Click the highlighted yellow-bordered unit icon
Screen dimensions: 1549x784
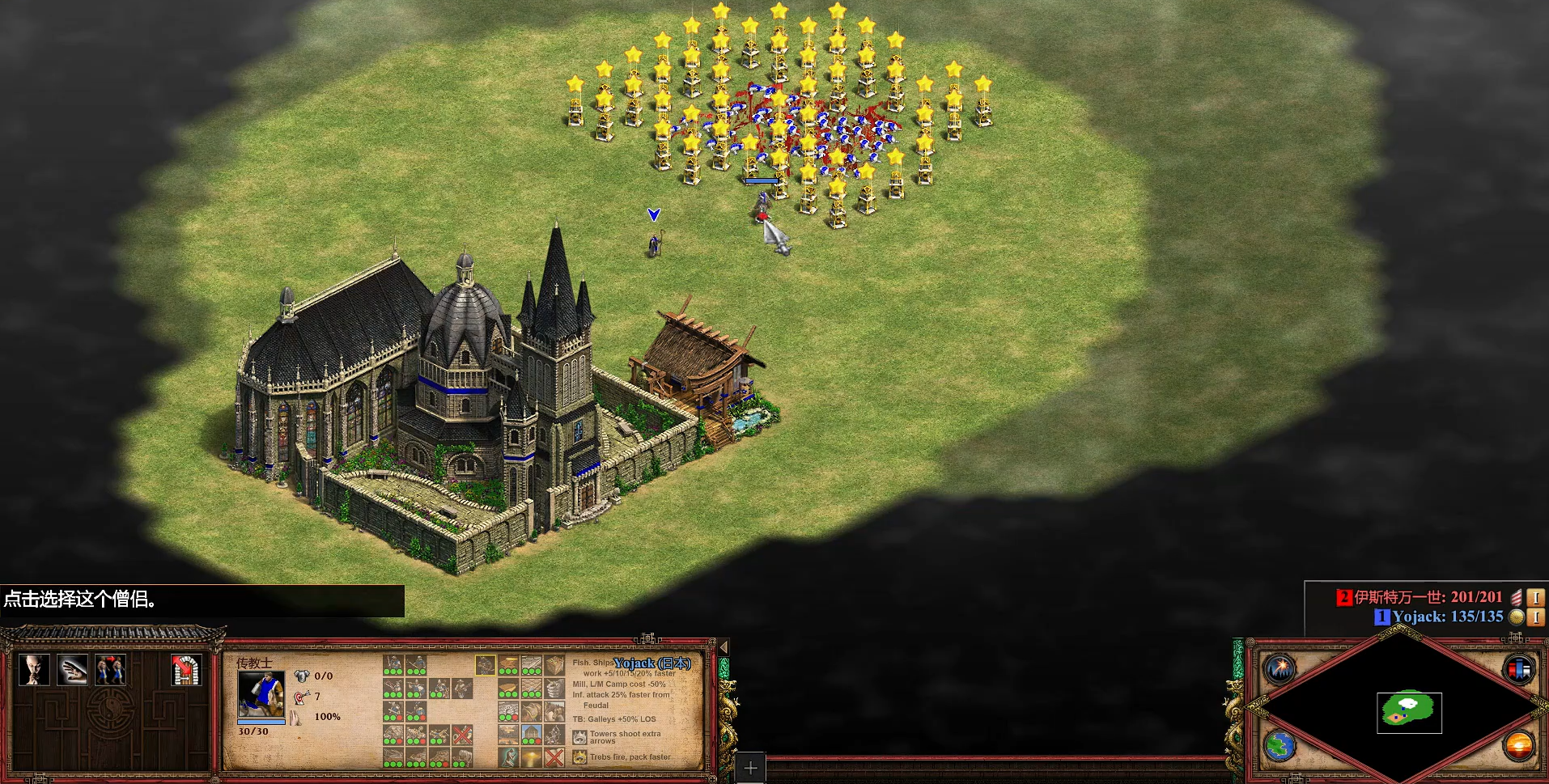(485, 665)
